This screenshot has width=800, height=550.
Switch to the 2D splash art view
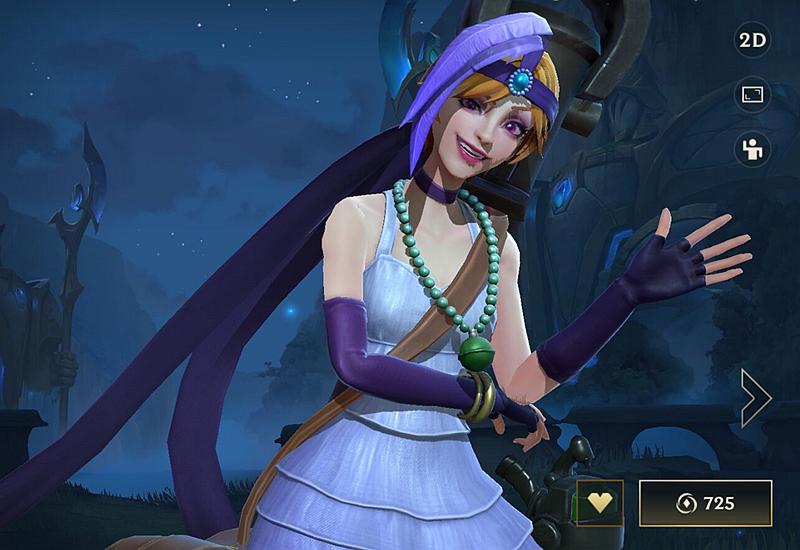click(x=751, y=41)
